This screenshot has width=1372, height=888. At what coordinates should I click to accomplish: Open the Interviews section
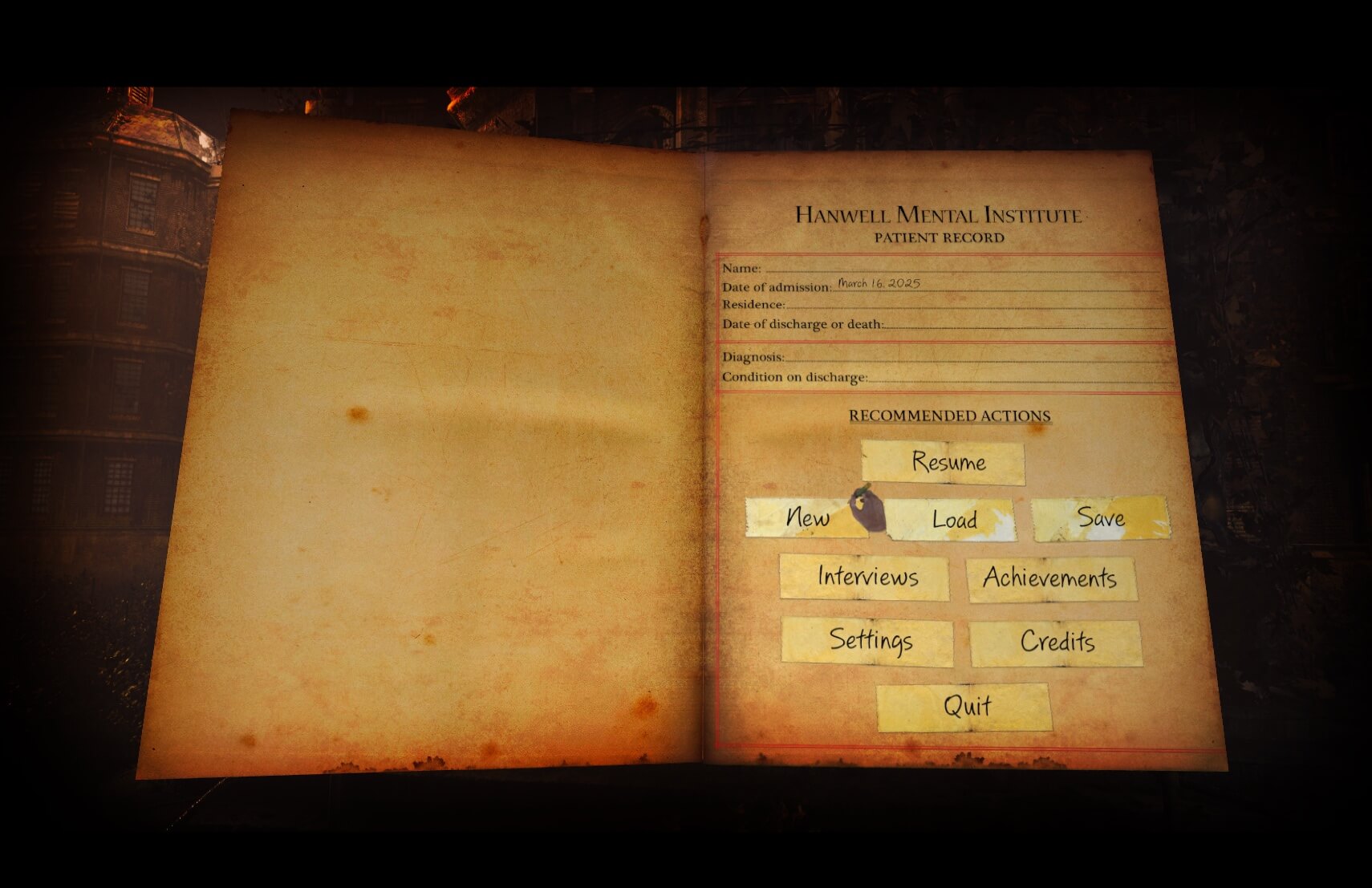click(x=868, y=578)
